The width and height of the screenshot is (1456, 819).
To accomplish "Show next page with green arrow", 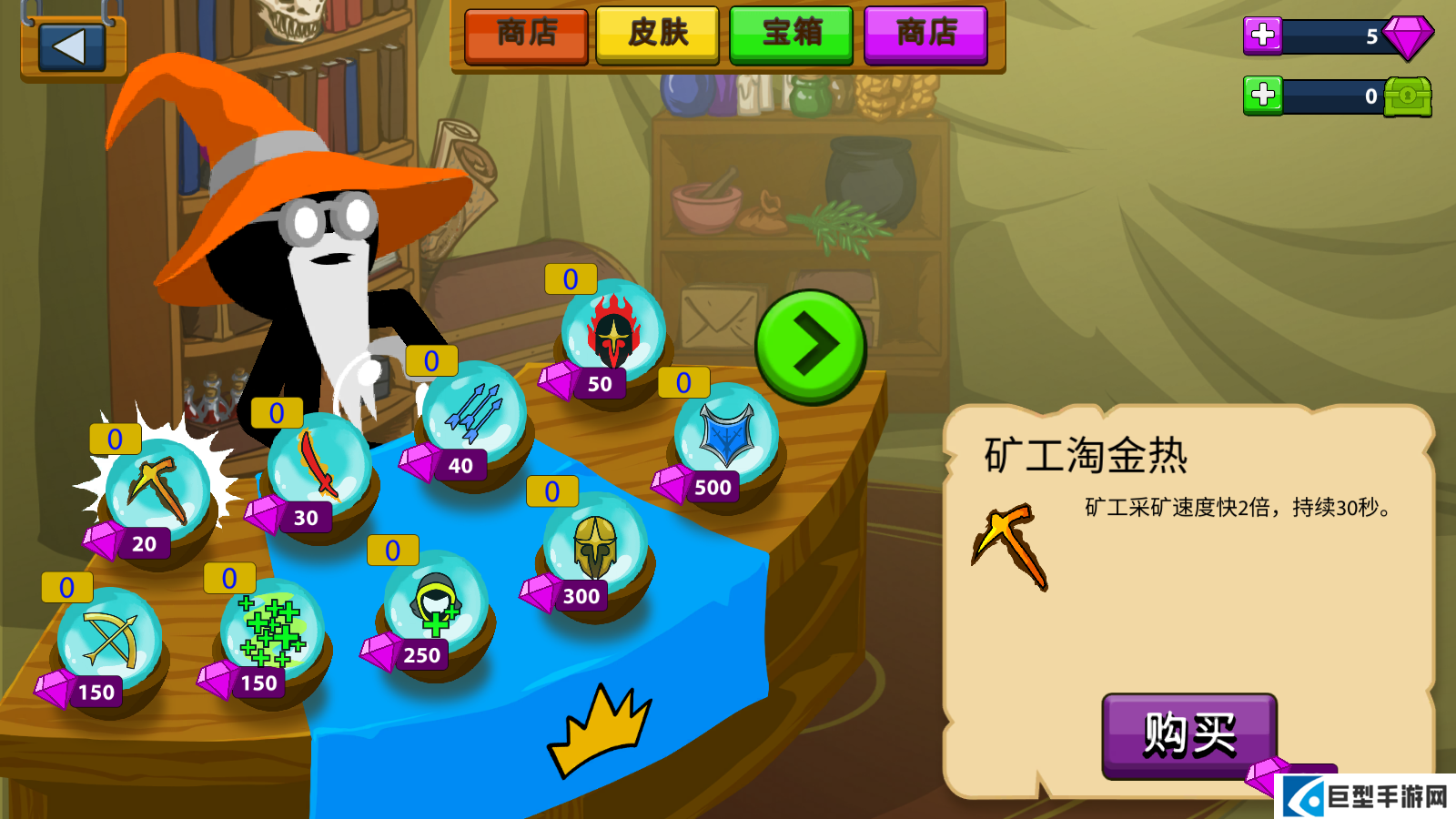I will [x=810, y=346].
